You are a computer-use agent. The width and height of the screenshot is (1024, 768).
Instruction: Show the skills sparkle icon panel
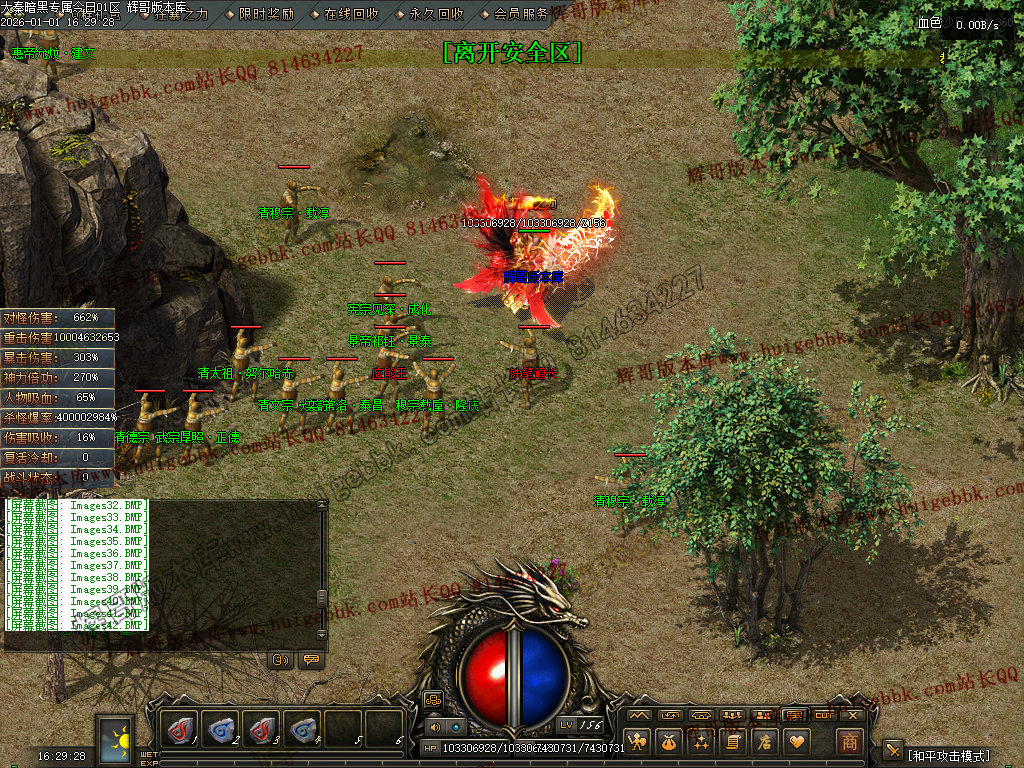click(x=702, y=741)
